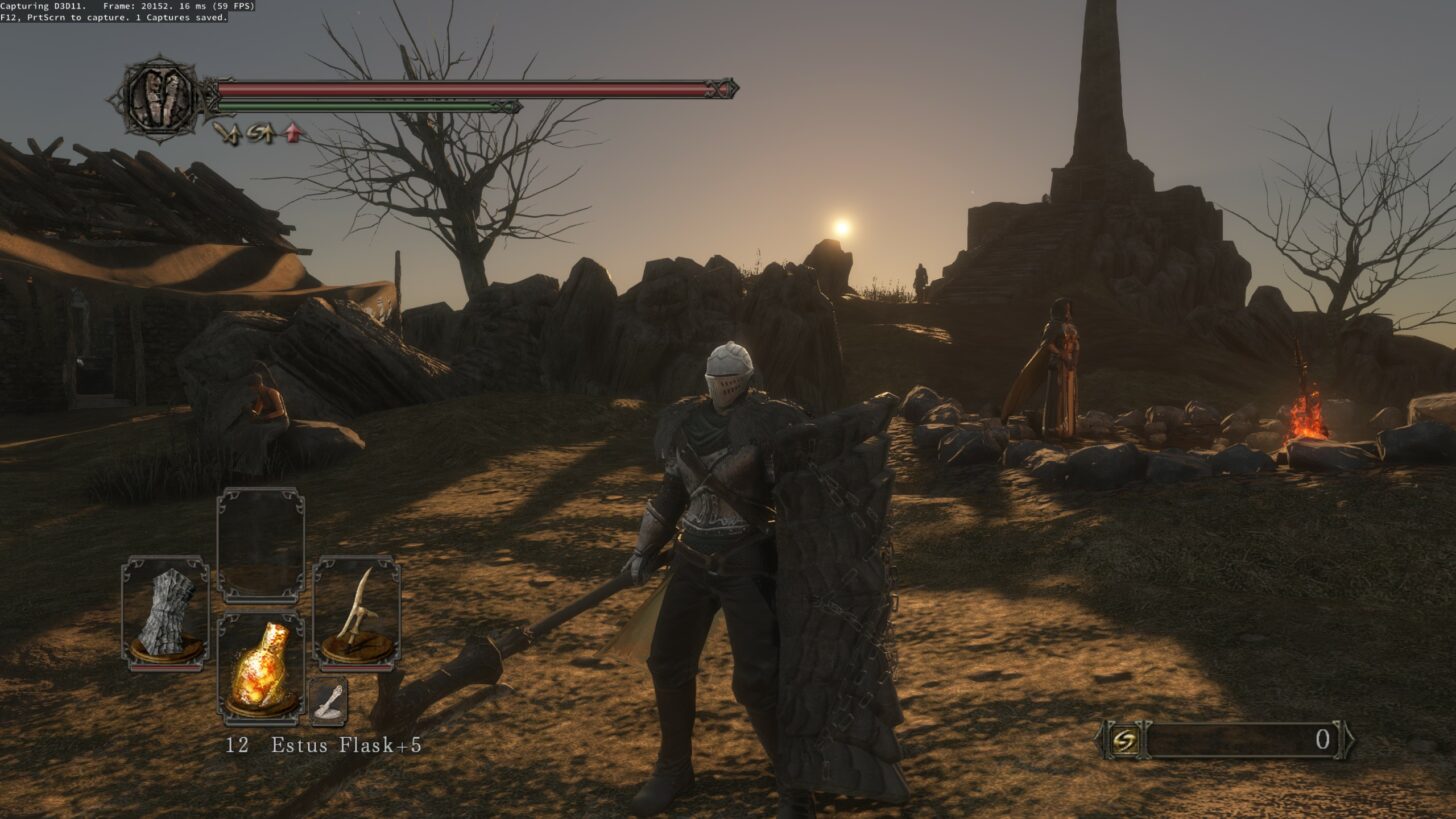
Task: Select the Estus Flask+5 label
Action: (347, 744)
